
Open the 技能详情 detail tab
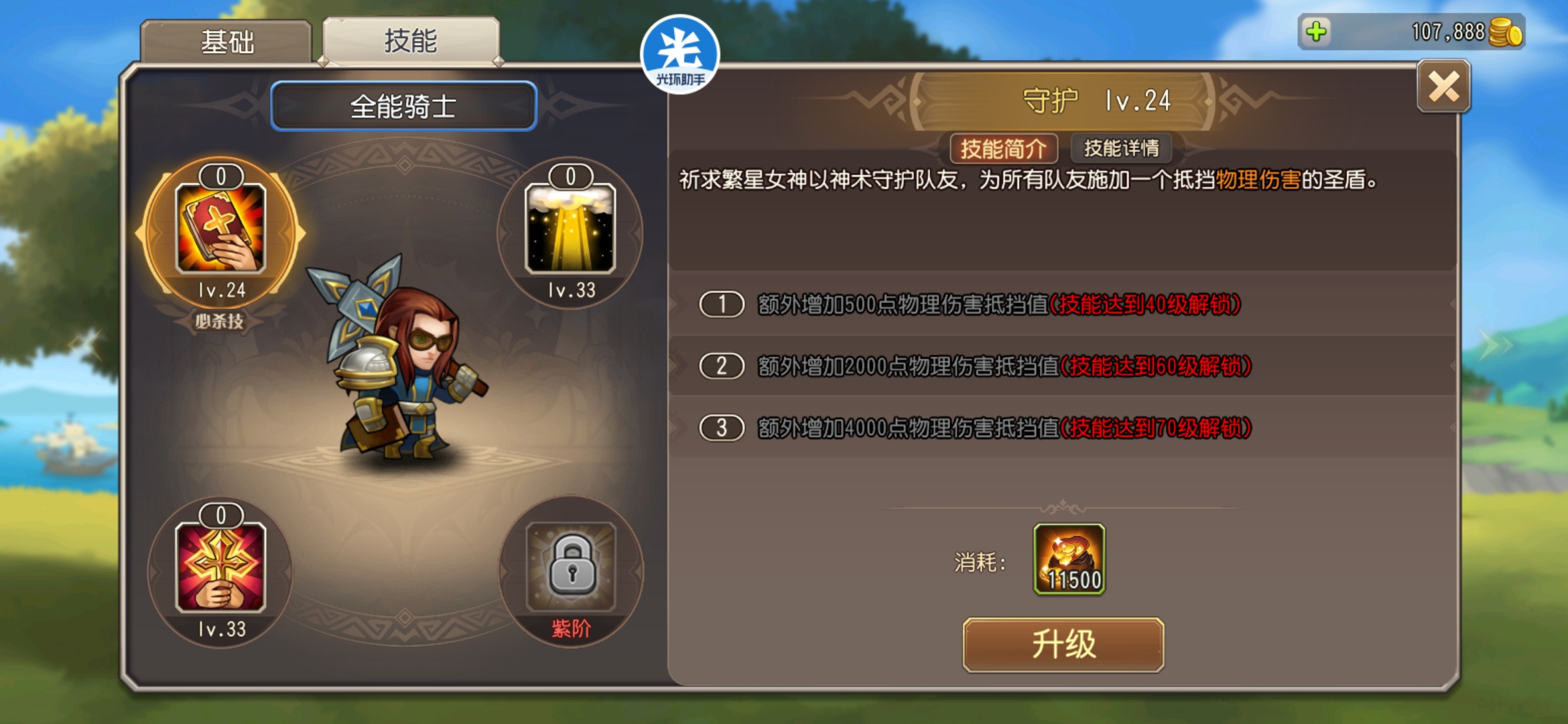click(1121, 148)
